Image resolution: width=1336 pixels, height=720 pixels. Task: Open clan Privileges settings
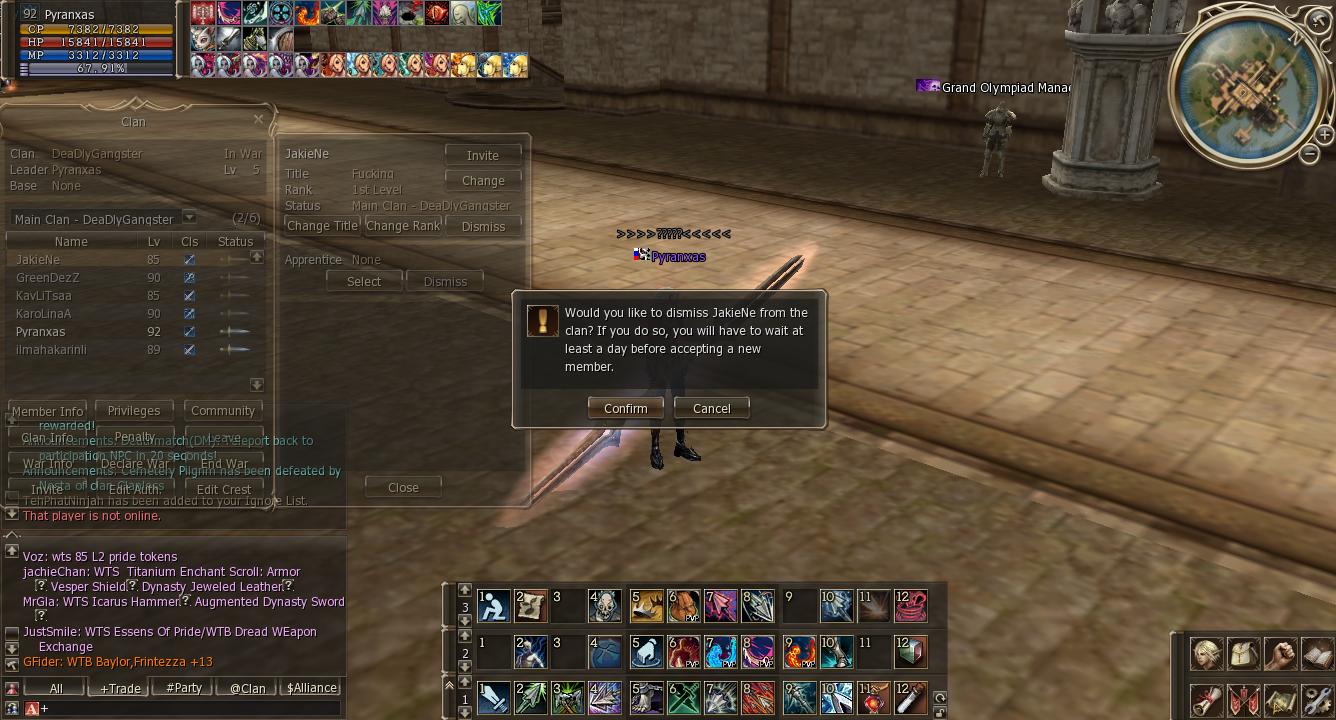[133, 411]
